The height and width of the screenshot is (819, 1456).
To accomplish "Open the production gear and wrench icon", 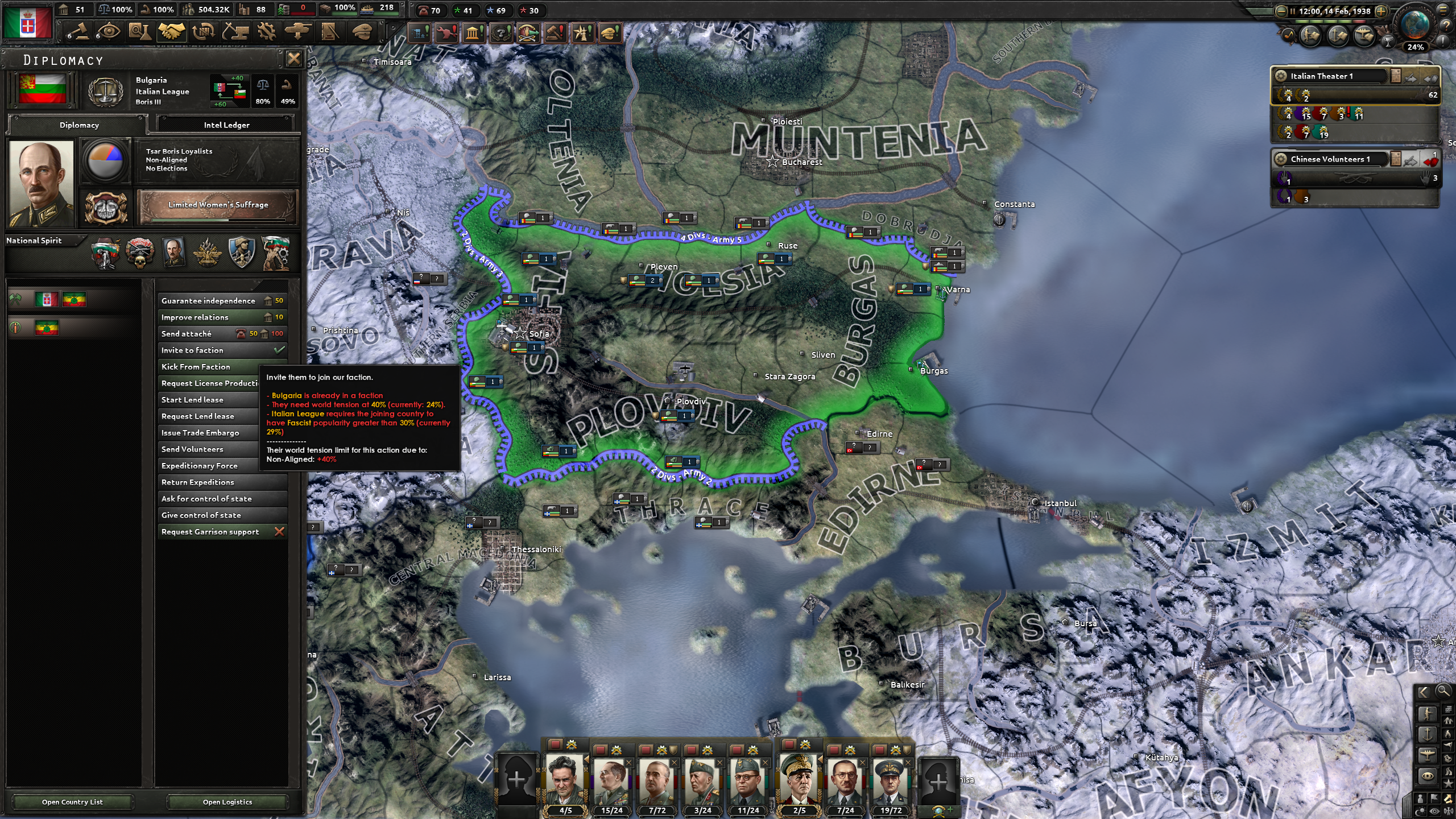I will [x=266, y=31].
